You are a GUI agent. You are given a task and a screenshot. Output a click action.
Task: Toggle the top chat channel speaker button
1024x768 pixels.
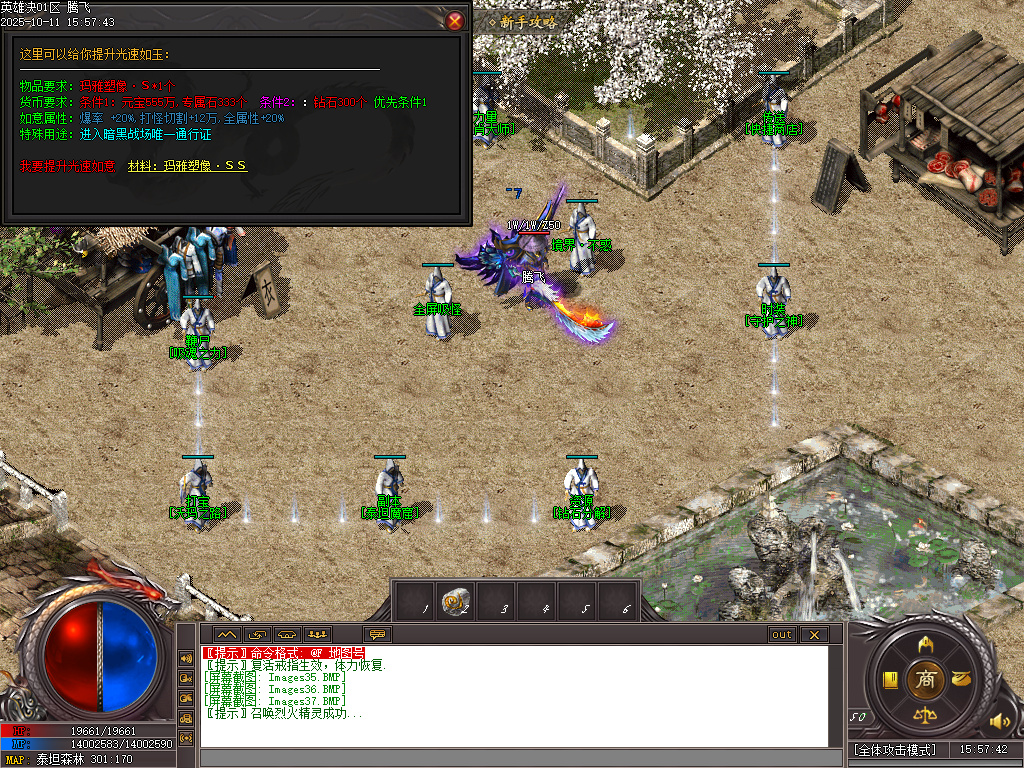[186, 658]
